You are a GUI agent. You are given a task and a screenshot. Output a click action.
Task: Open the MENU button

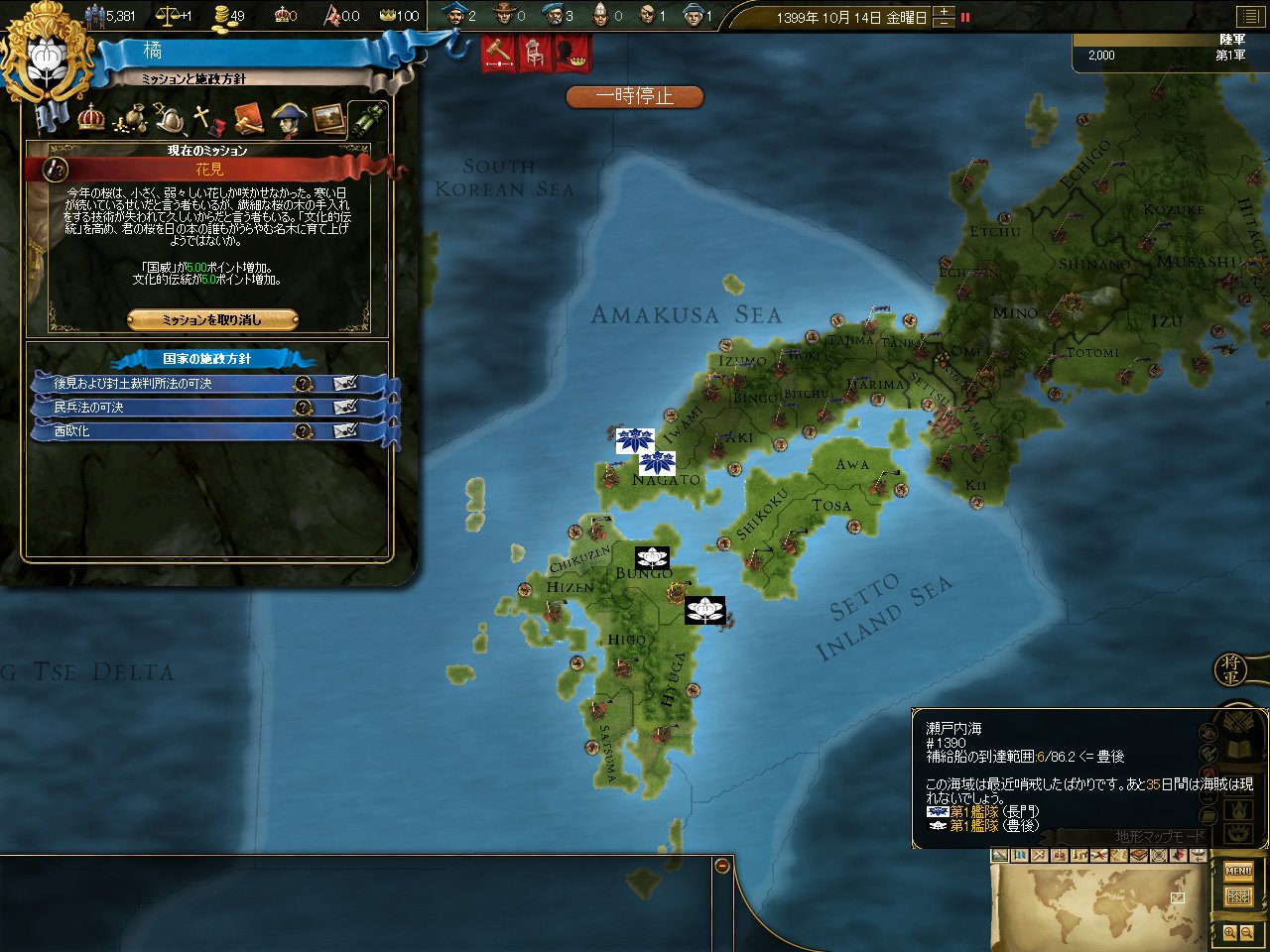[x=1238, y=872]
